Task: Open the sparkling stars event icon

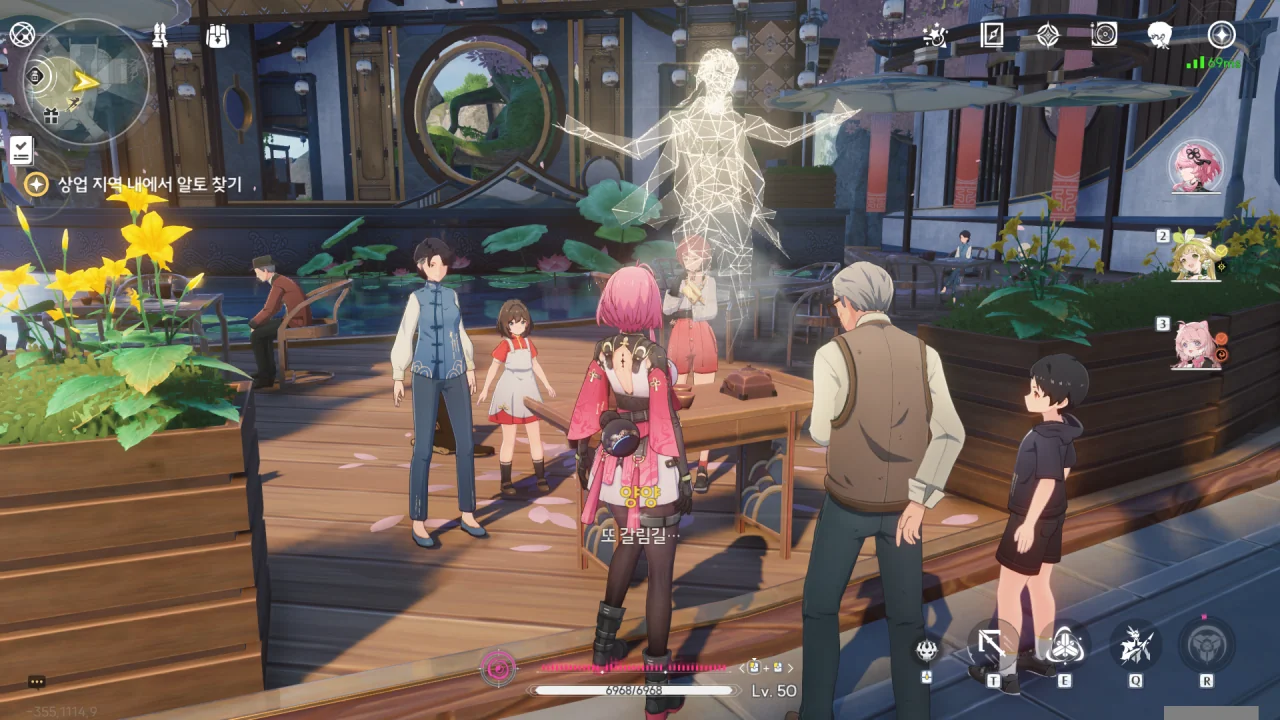Action: 935,36
